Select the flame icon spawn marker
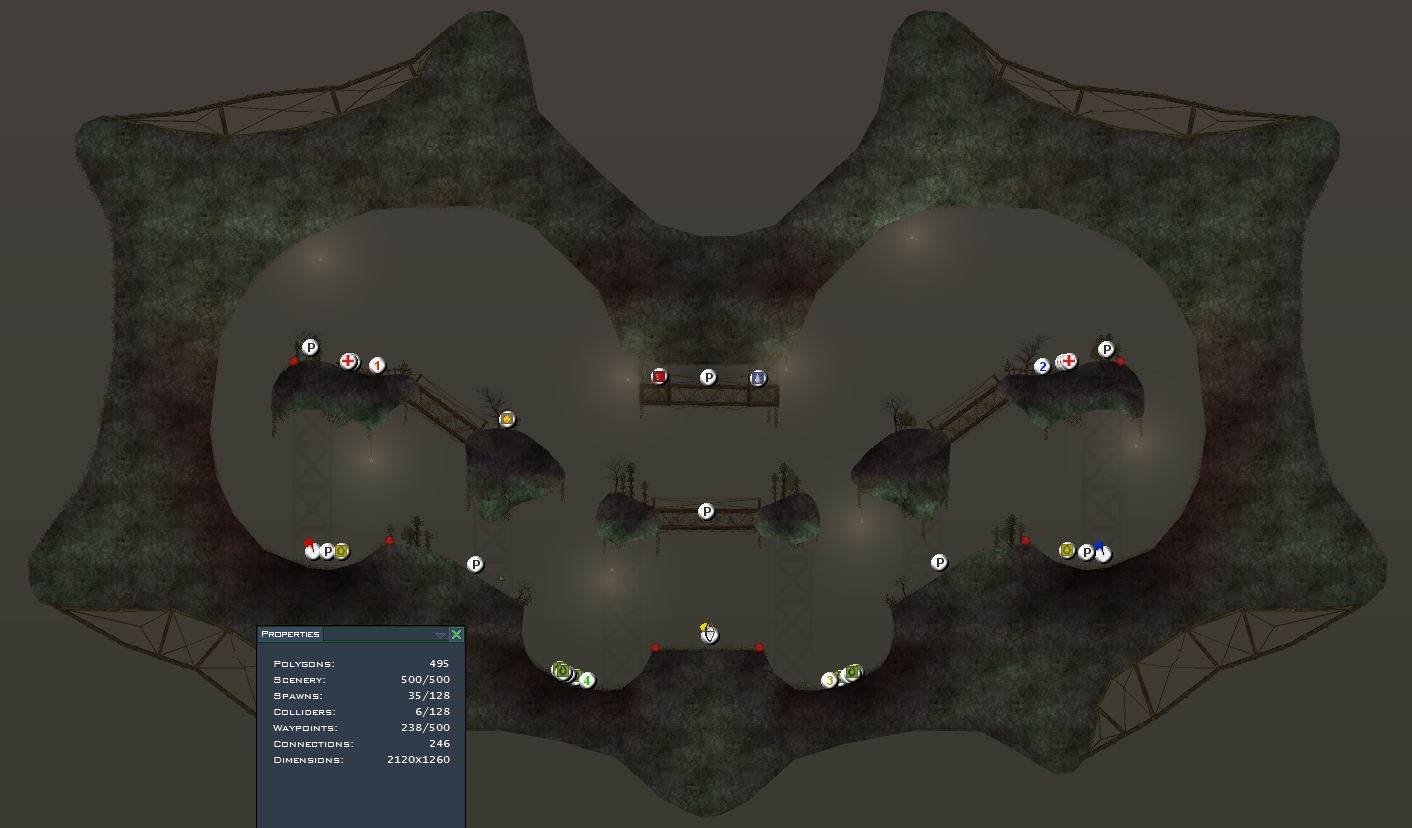This screenshot has height=828, width=1412. click(x=507, y=420)
